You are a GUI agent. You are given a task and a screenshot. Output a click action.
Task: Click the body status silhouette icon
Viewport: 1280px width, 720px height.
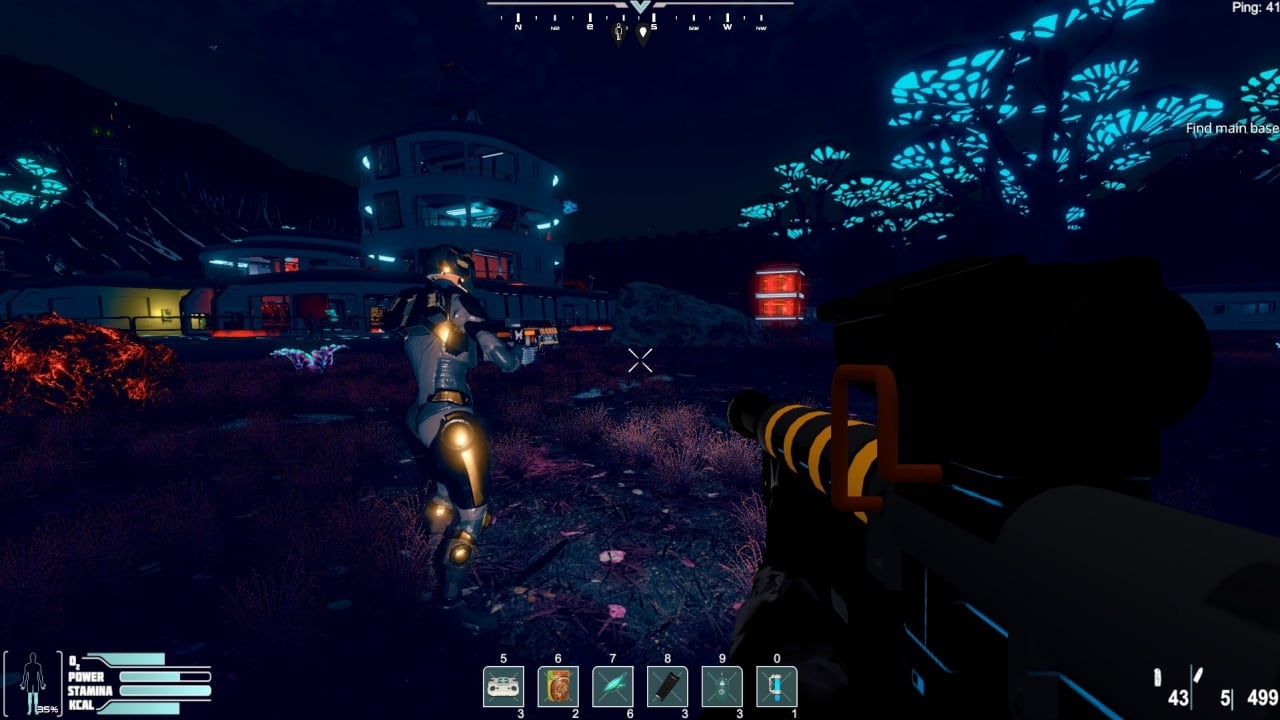[x=35, y=684]
